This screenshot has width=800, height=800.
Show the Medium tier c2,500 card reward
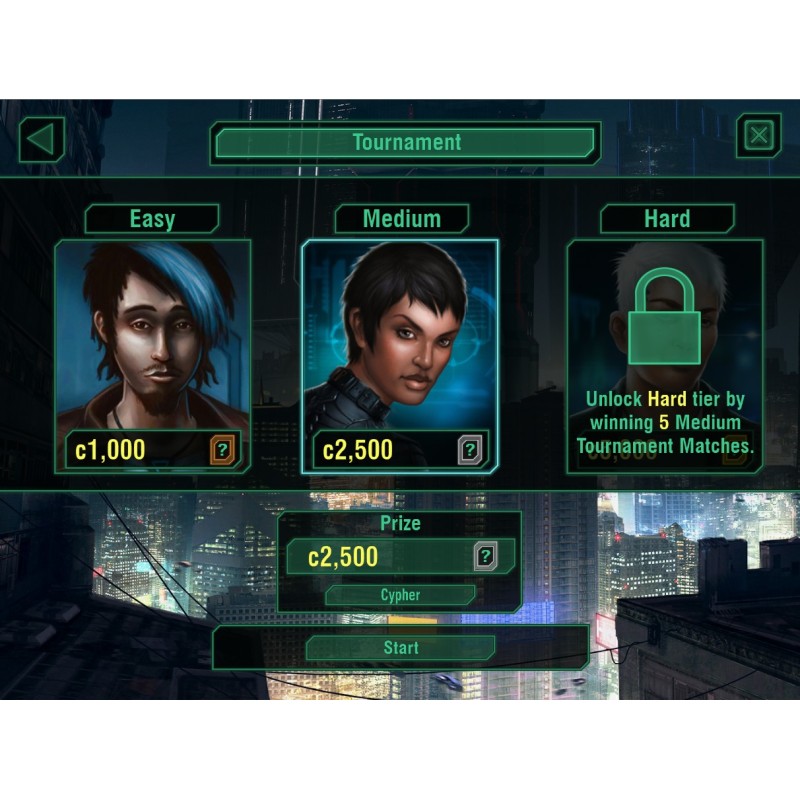469,450
